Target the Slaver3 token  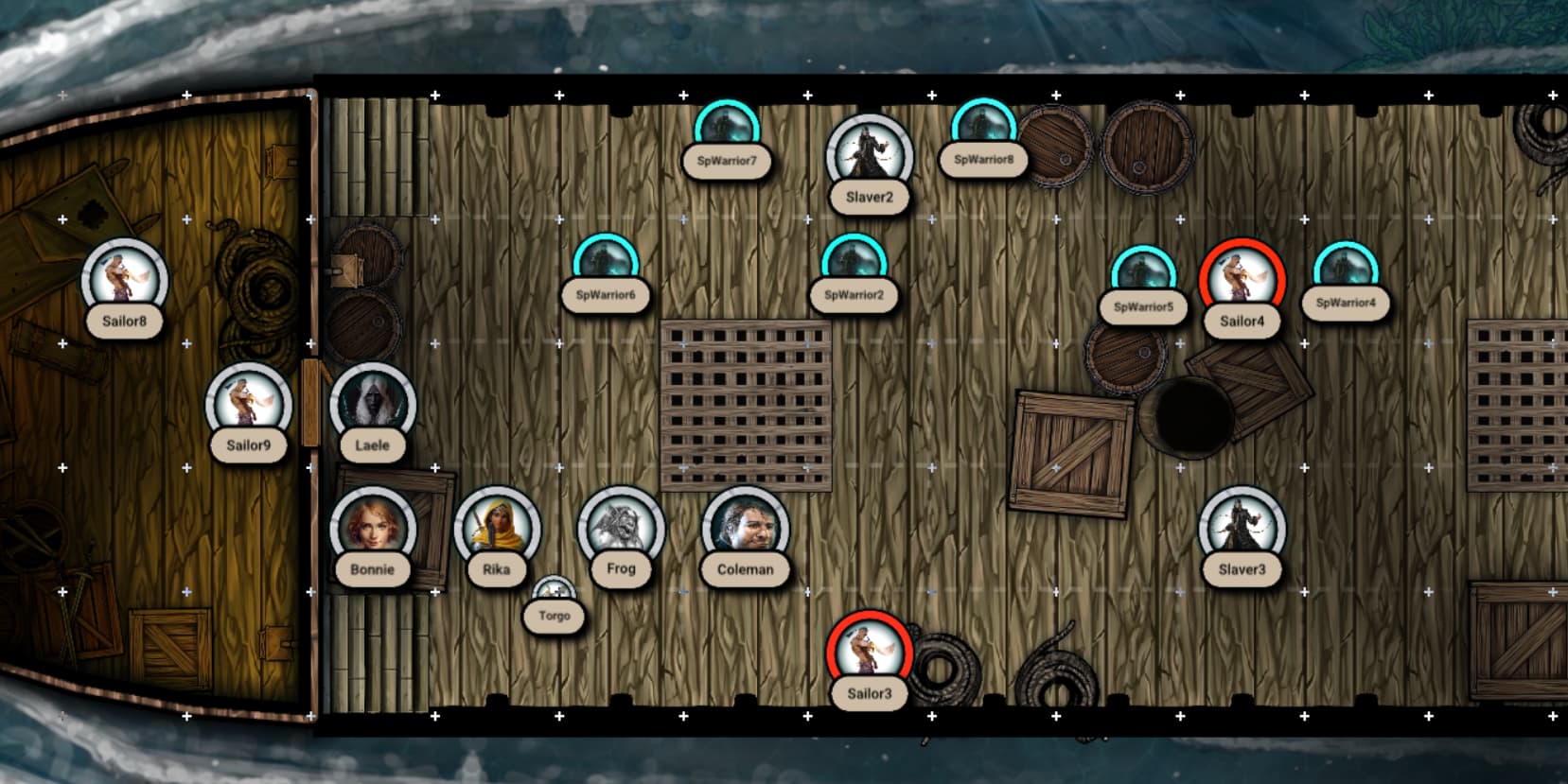pos(1242,529)
